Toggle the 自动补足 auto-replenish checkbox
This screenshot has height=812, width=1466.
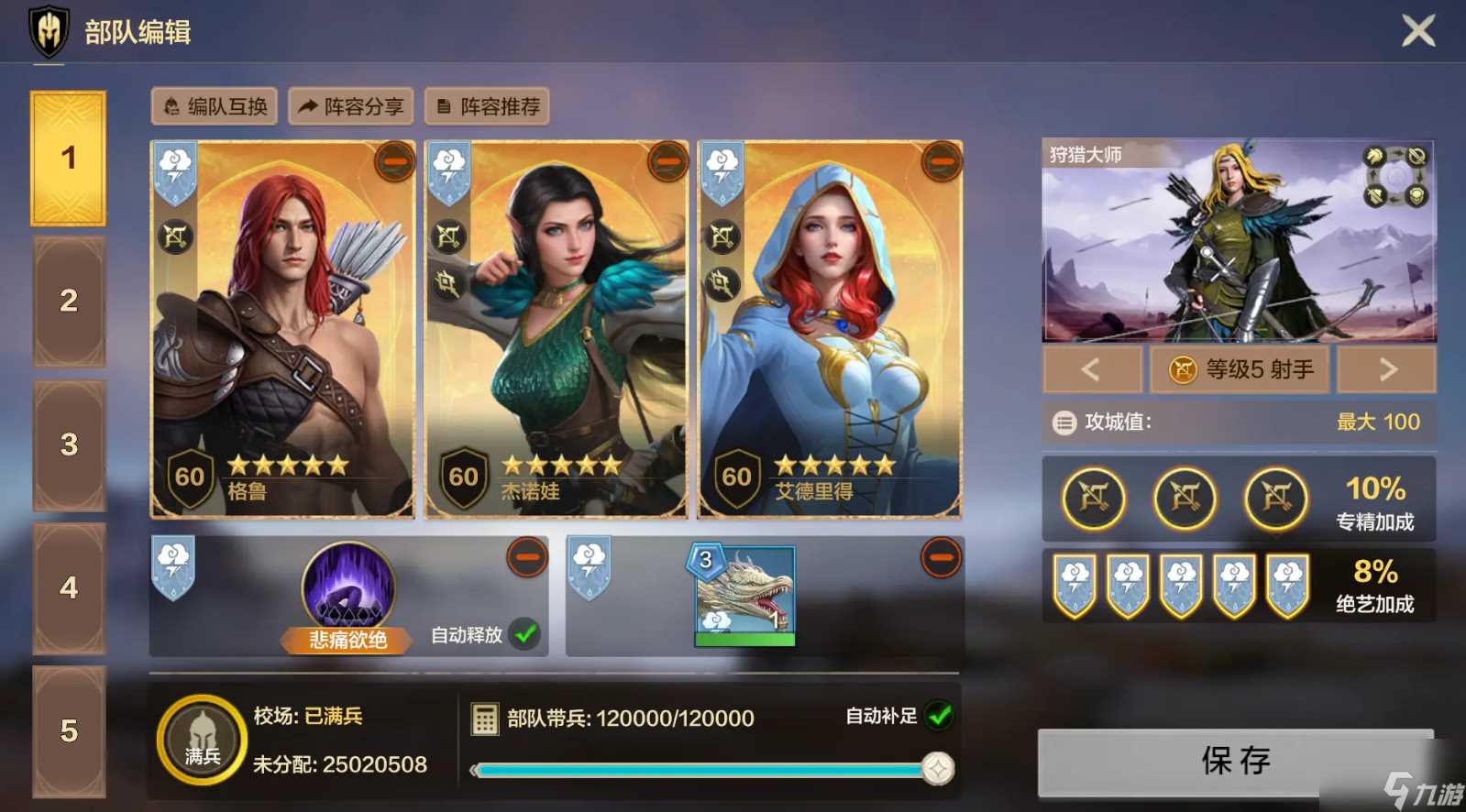click(939, 716)
